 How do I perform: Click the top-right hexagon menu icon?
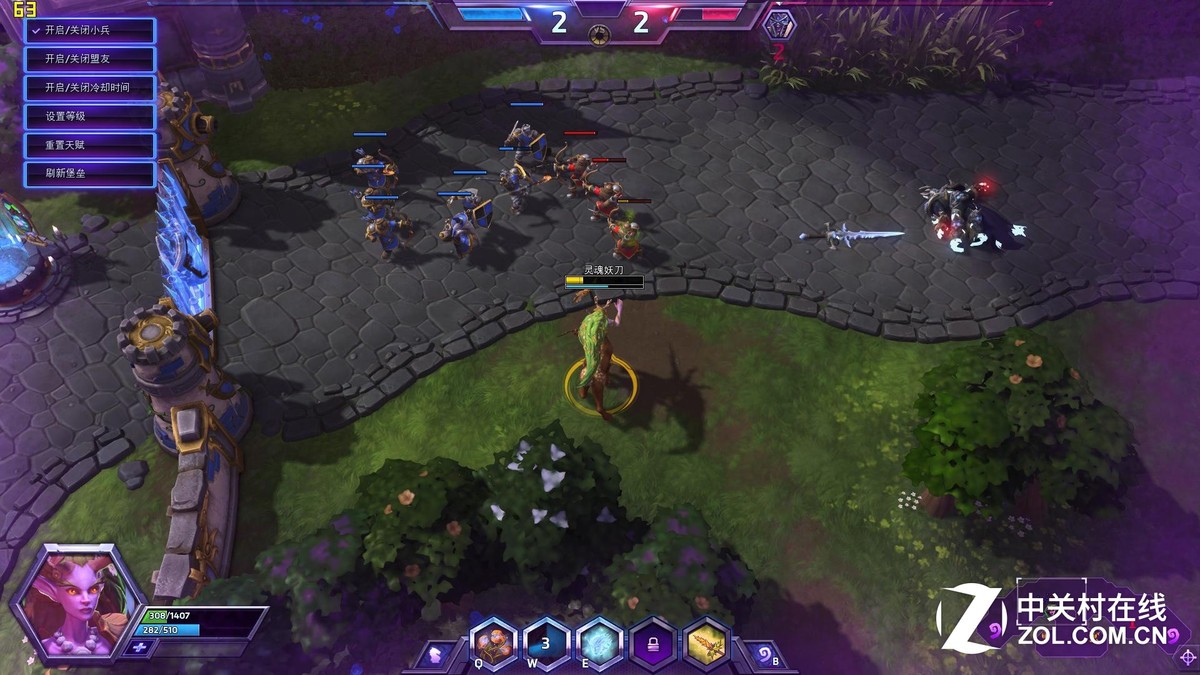coord(779,22)
